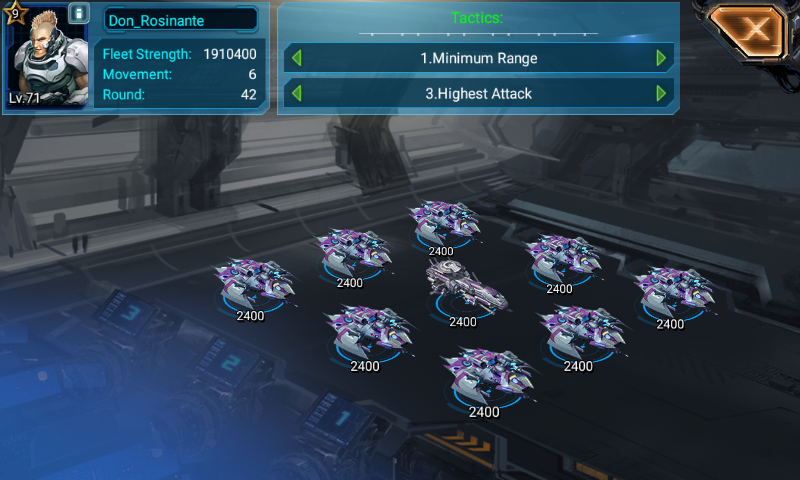The width and height of the screenshot is (800, 480).
Task: Cycle Minimum Range tactic to previous option
Action: tap(296, 58)
